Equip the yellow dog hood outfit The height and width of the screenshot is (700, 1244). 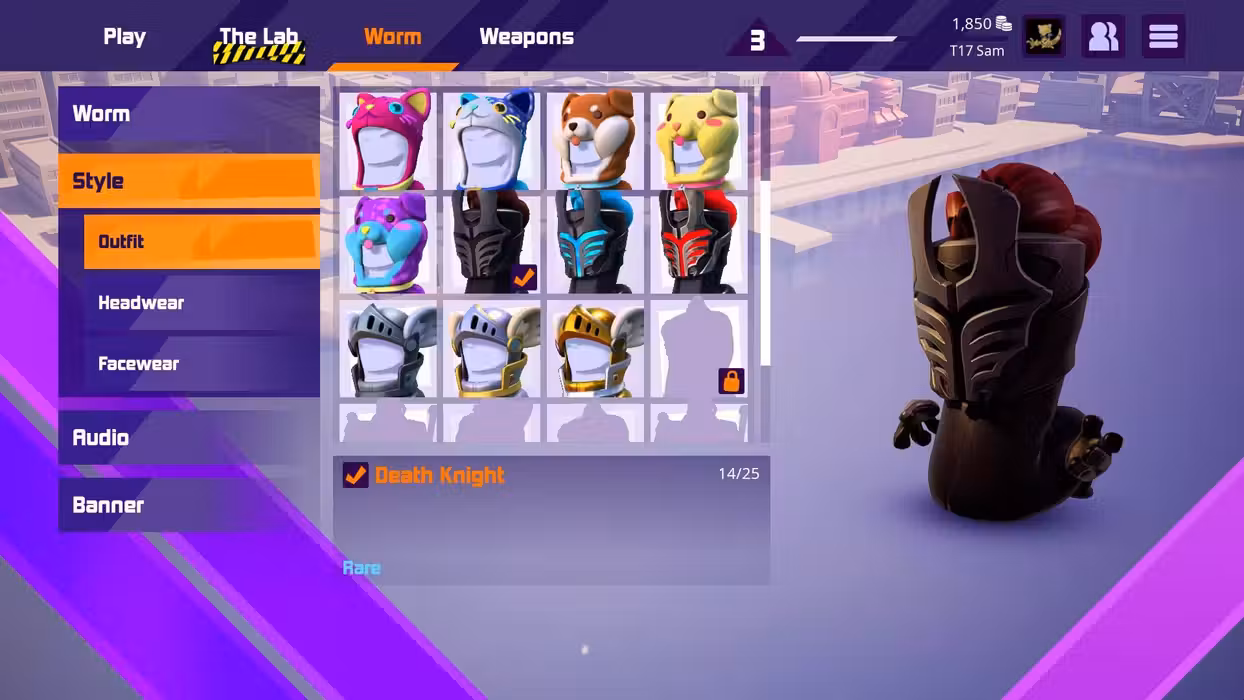tap(699, 140)
